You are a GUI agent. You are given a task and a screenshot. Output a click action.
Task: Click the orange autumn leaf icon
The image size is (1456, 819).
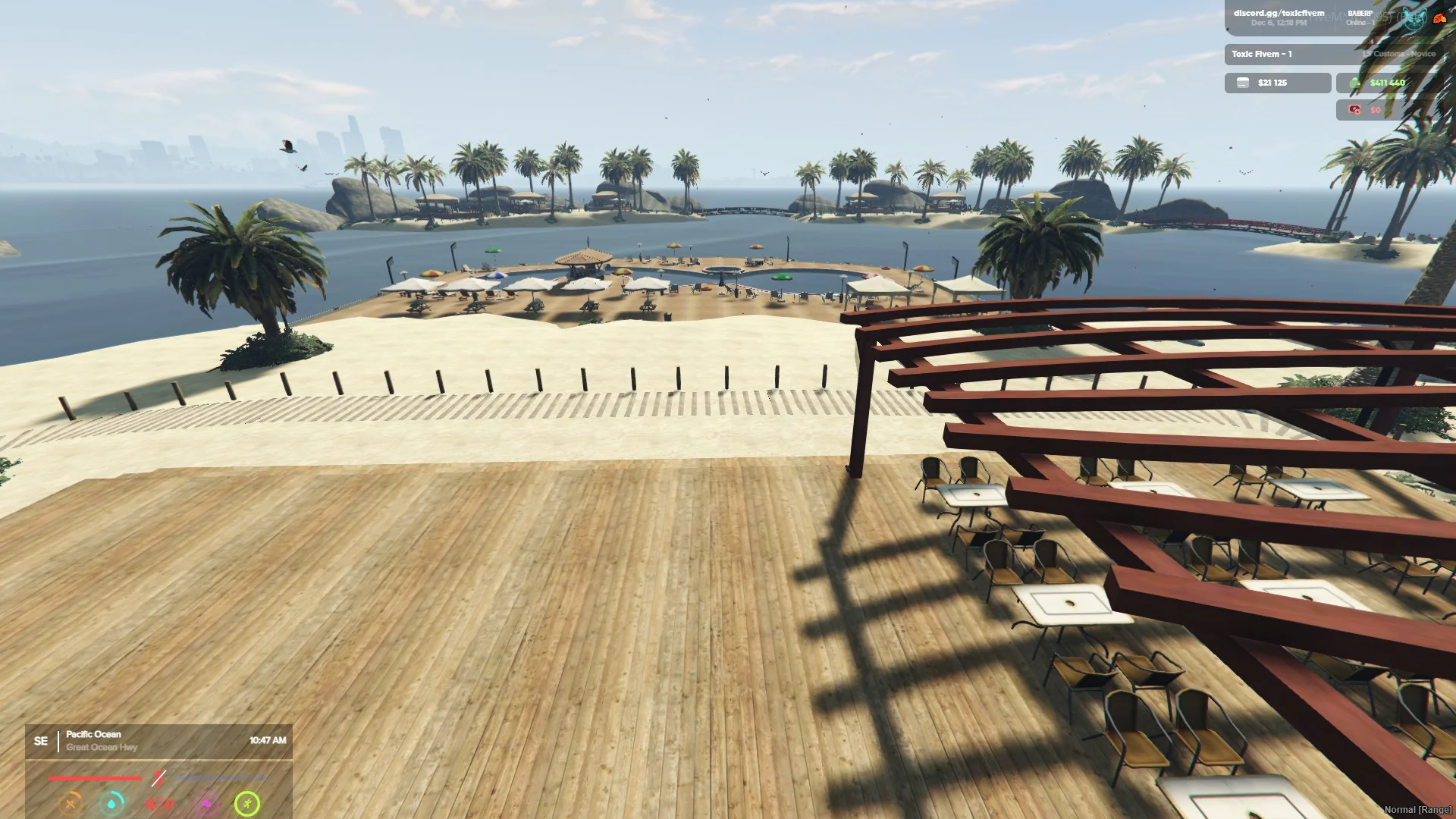[x=1439, y=19]
